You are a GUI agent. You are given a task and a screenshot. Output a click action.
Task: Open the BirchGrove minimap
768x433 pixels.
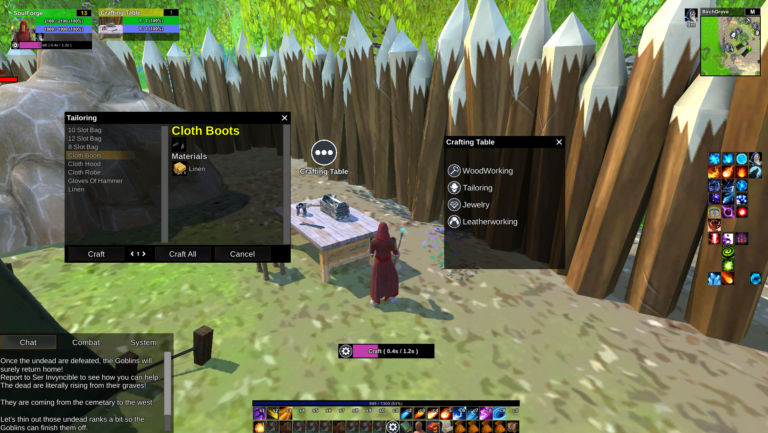[730, 46]
